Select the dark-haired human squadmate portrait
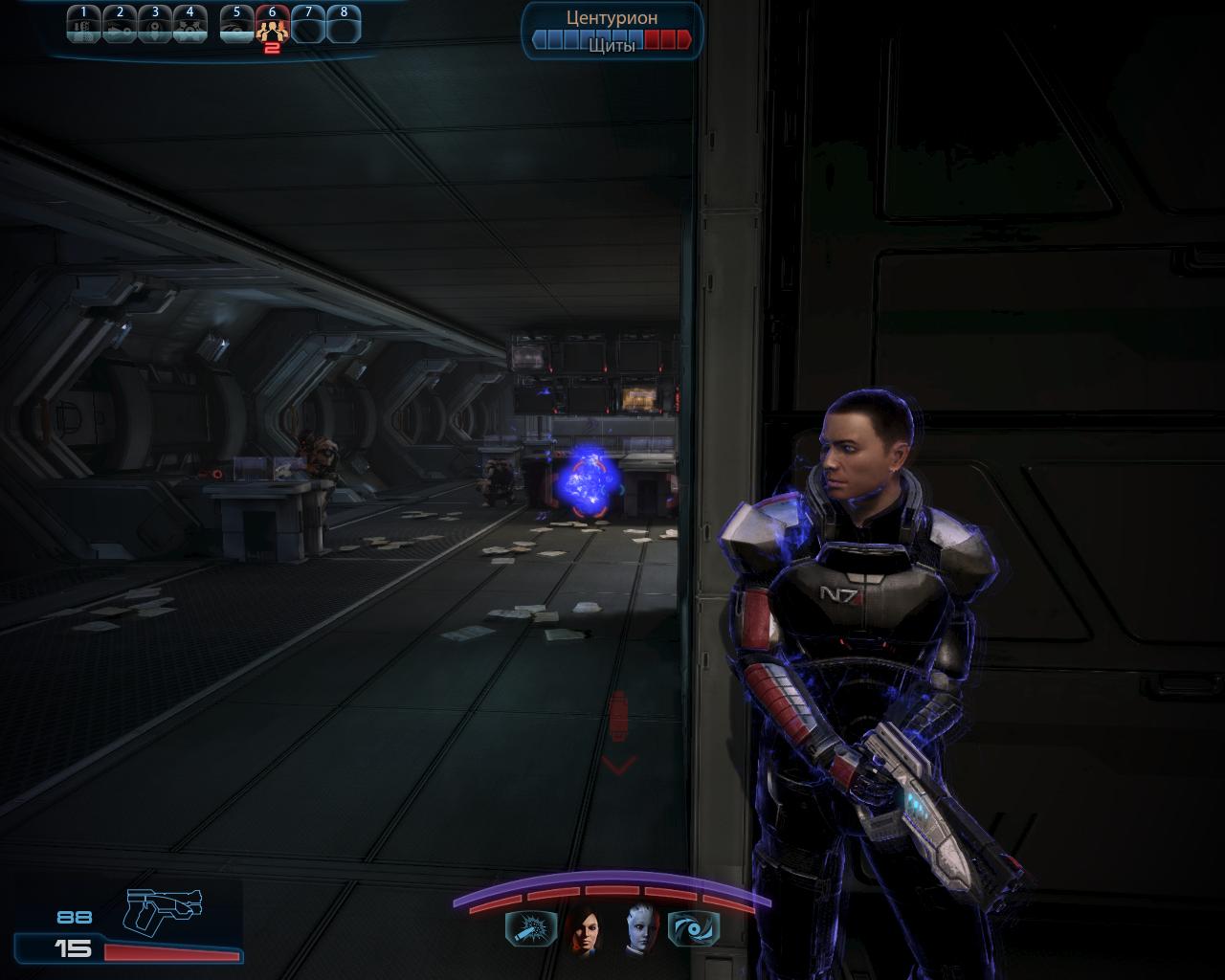Image resolution: width=1225 pixels, height=980 pixels. point(583,928)
